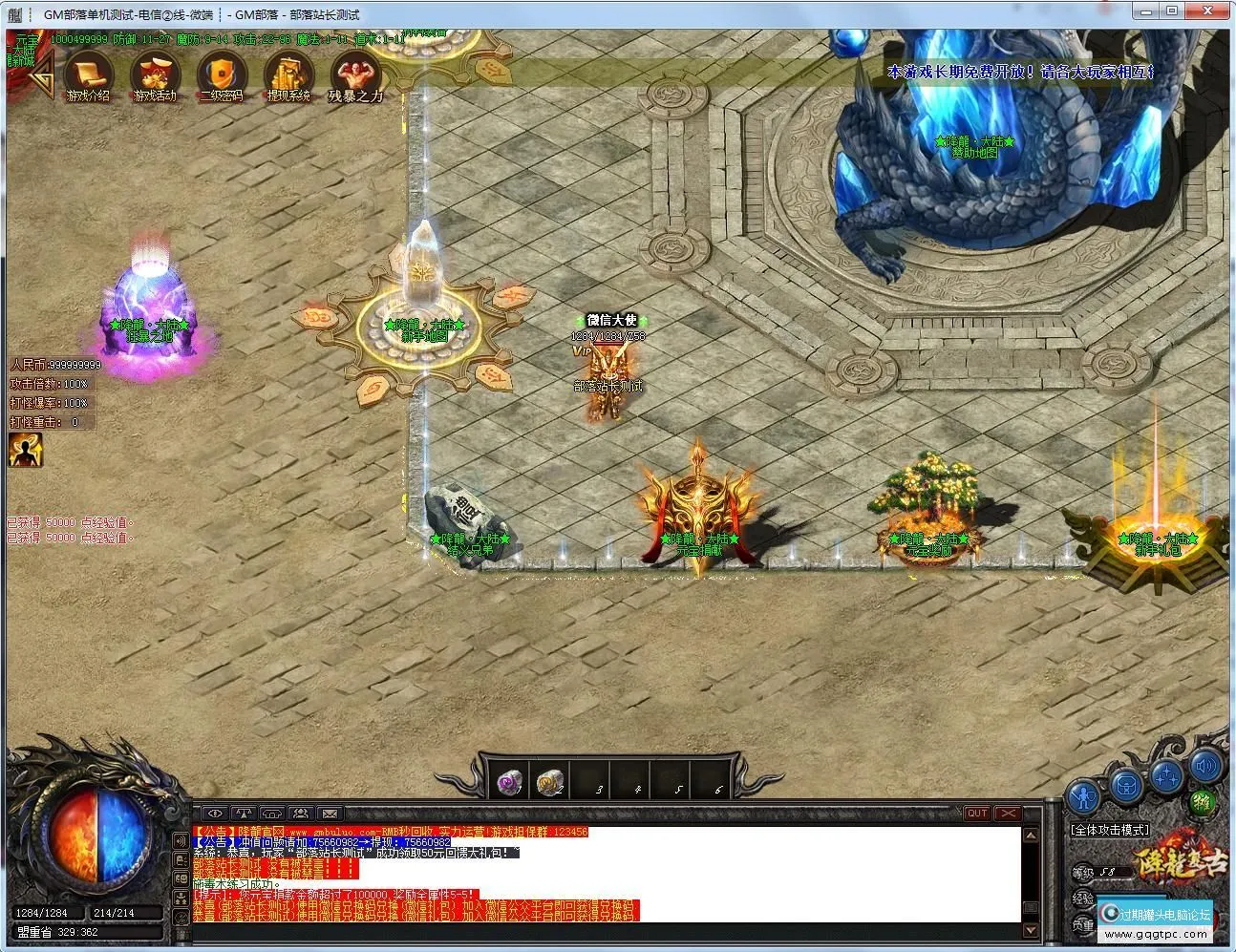The height and width of the screenshot is (952, 1236).
Task: Toggle the eye button above the chat
Action: coord(213,814)
